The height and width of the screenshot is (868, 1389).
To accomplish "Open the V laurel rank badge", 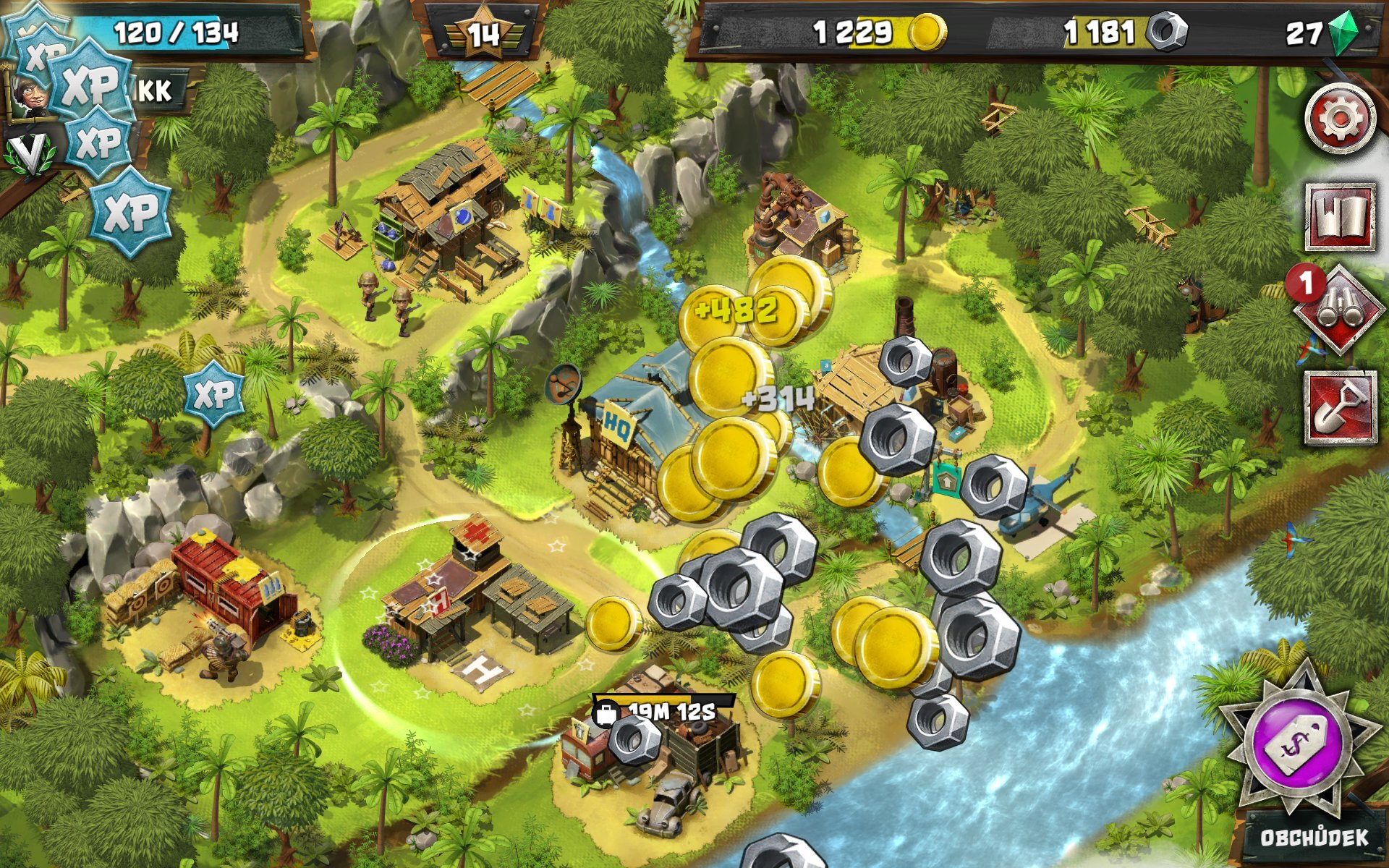I will point(29,153).
